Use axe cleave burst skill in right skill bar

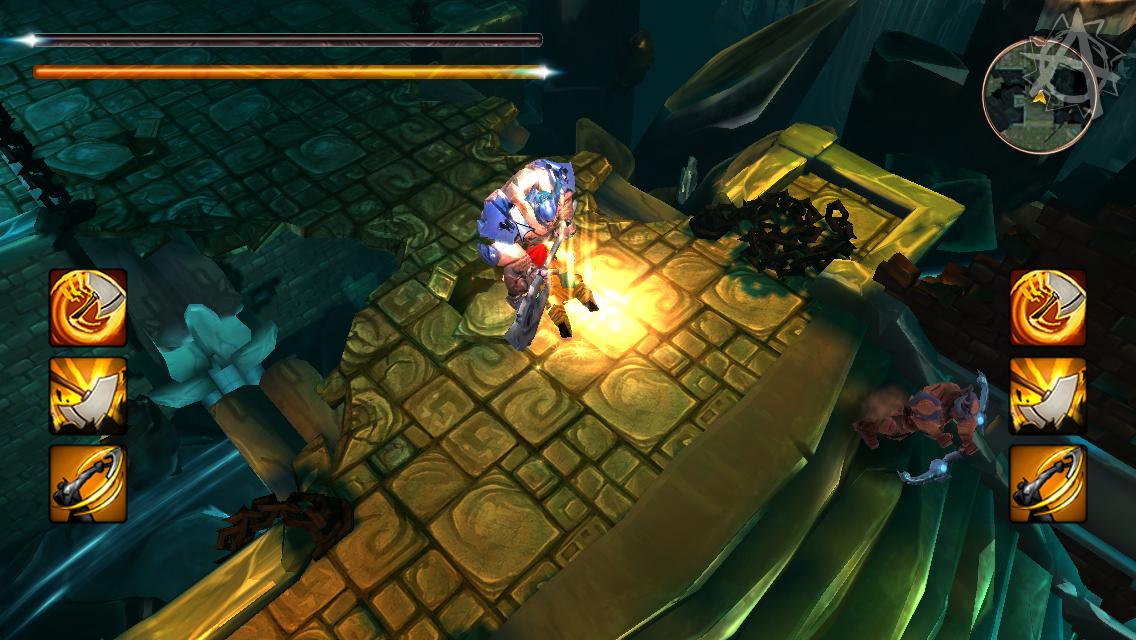tap(1048, 395)
